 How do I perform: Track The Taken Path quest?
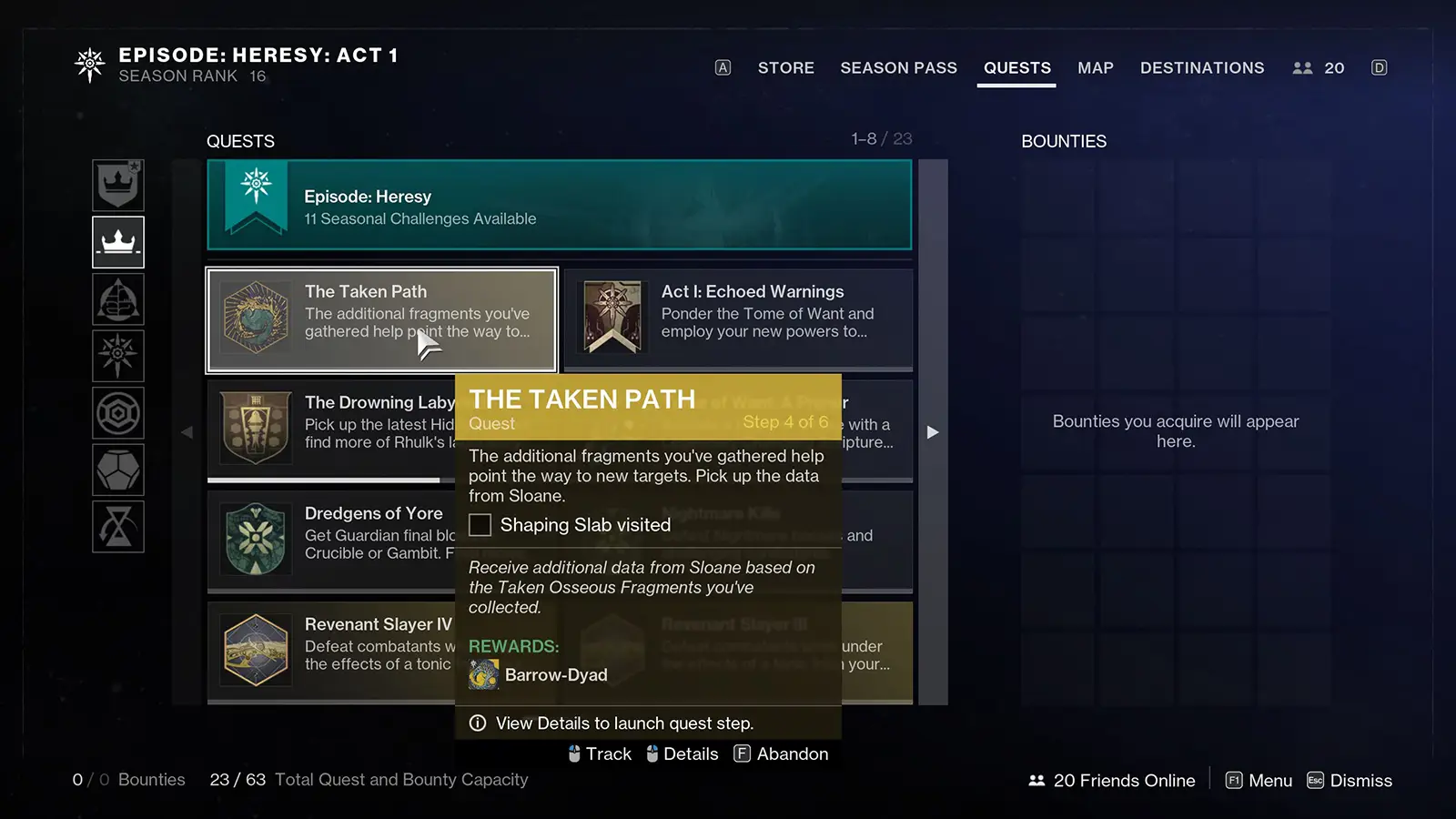pyautogui.click(x=600, y=753)
